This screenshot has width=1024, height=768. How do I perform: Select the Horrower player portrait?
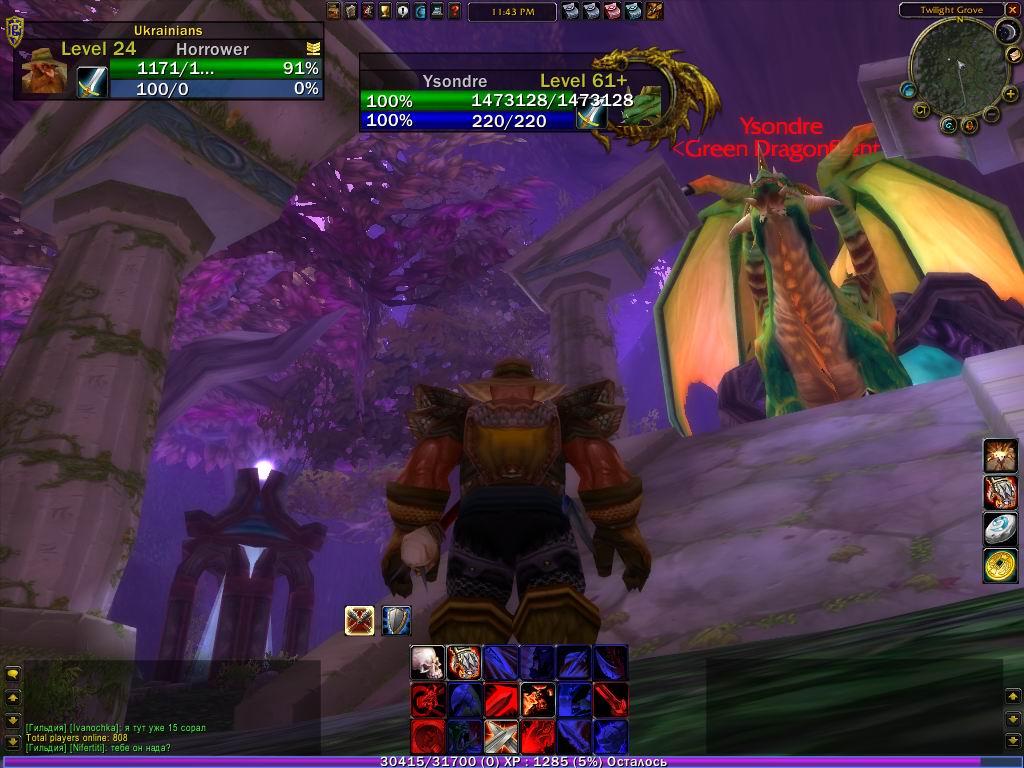44,73
